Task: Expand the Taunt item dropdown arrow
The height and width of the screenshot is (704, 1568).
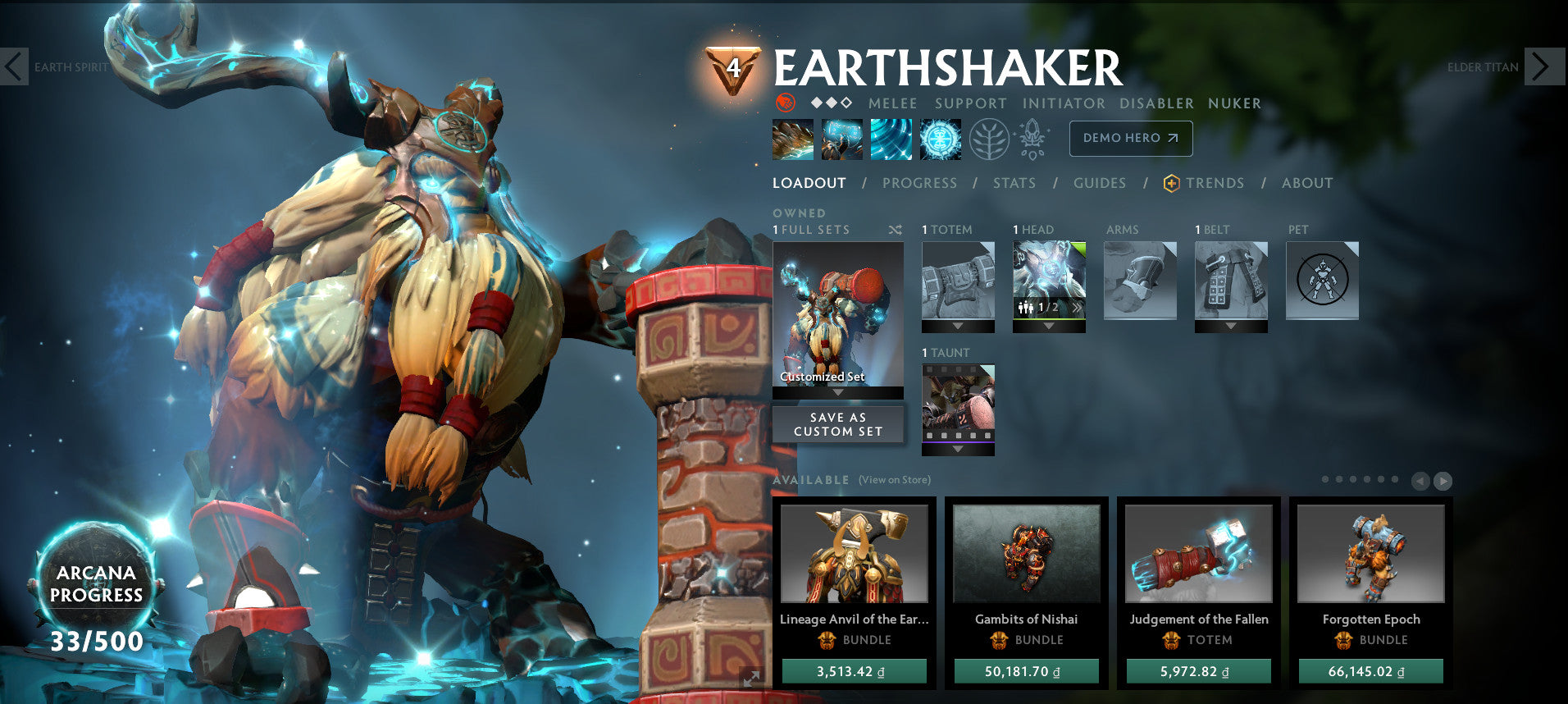Action: [x=958, y=450]
